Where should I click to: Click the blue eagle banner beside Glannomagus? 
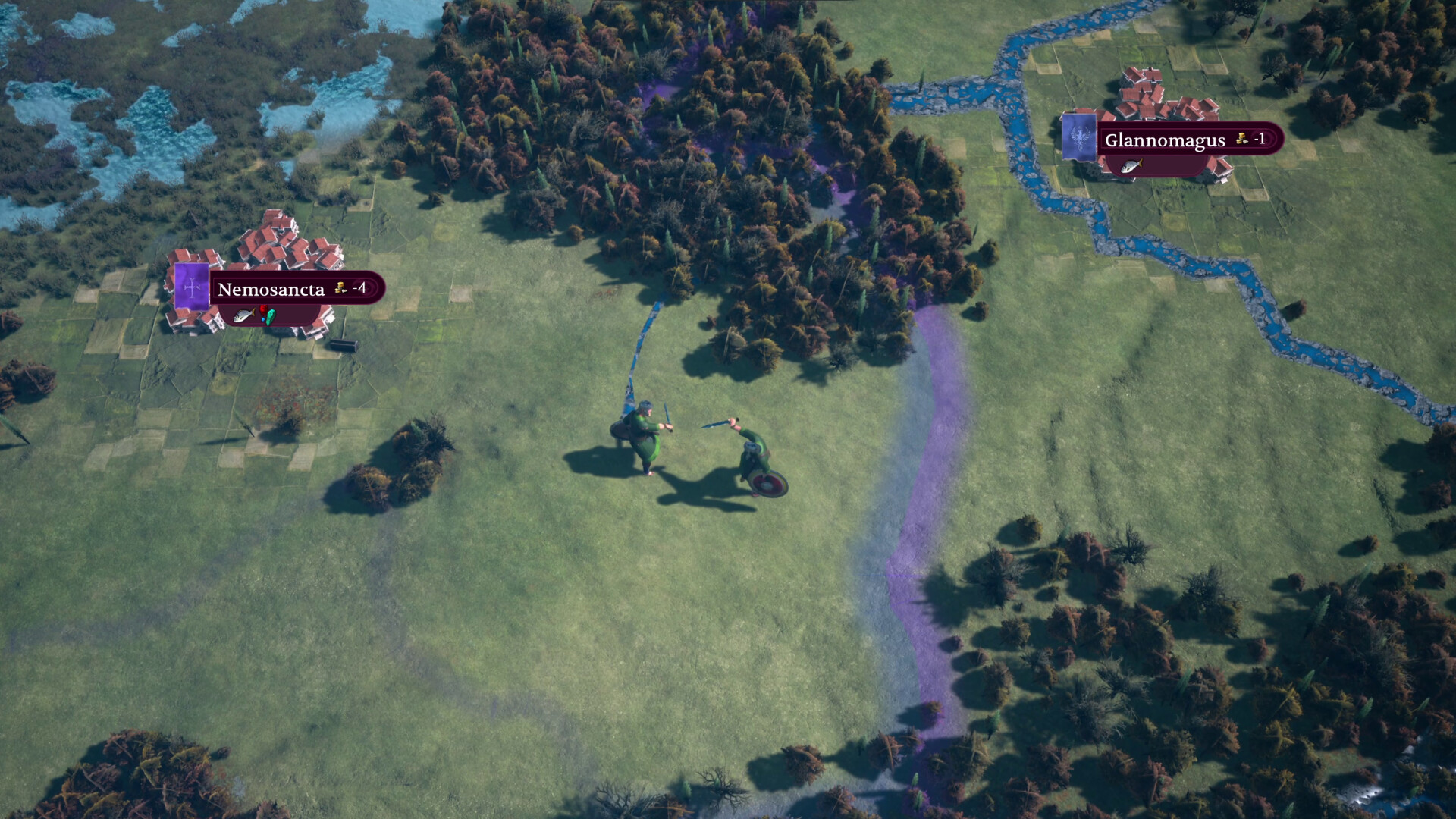click(1078, 137)
